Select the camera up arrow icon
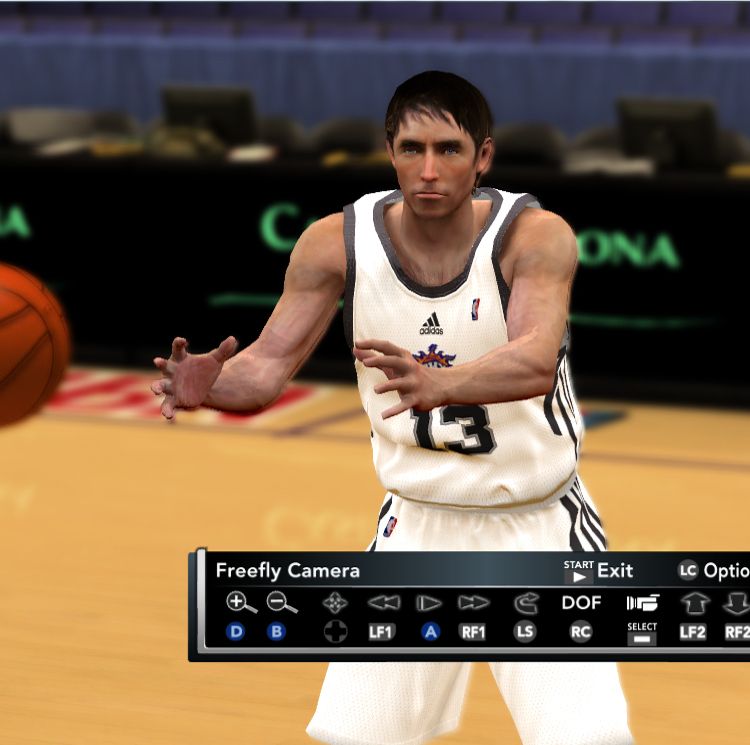This screenshot has width=750, height=745. 694,603
